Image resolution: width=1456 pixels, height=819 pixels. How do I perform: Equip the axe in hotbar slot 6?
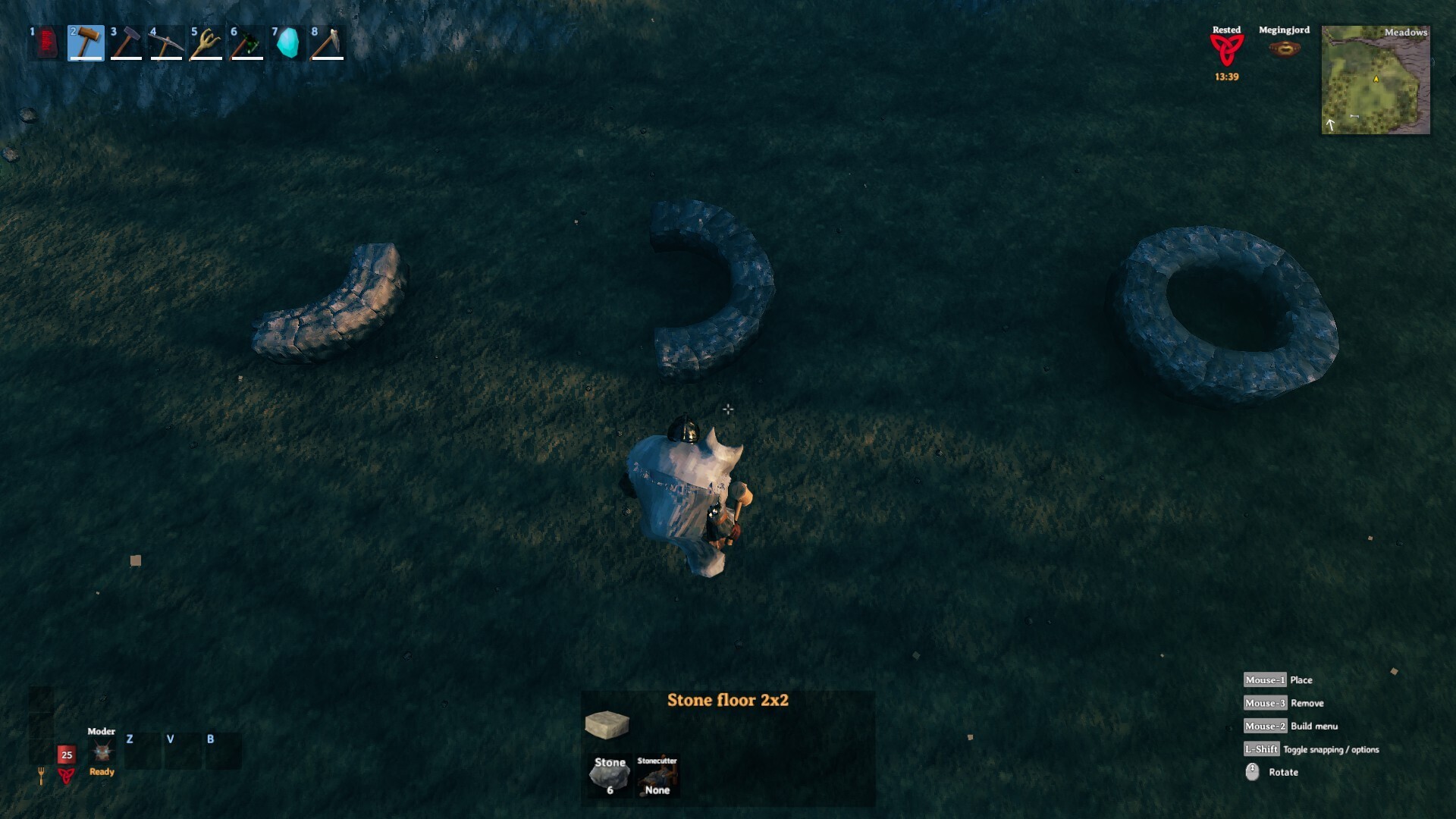(x=246, y=43)
